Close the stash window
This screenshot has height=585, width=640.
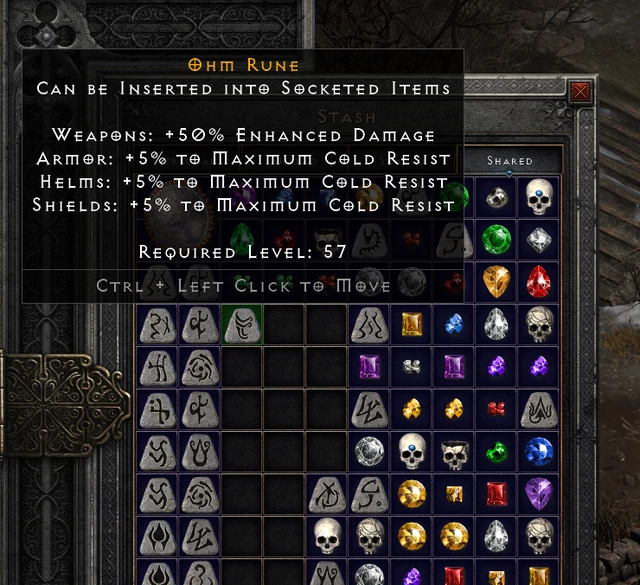(580, 94)
